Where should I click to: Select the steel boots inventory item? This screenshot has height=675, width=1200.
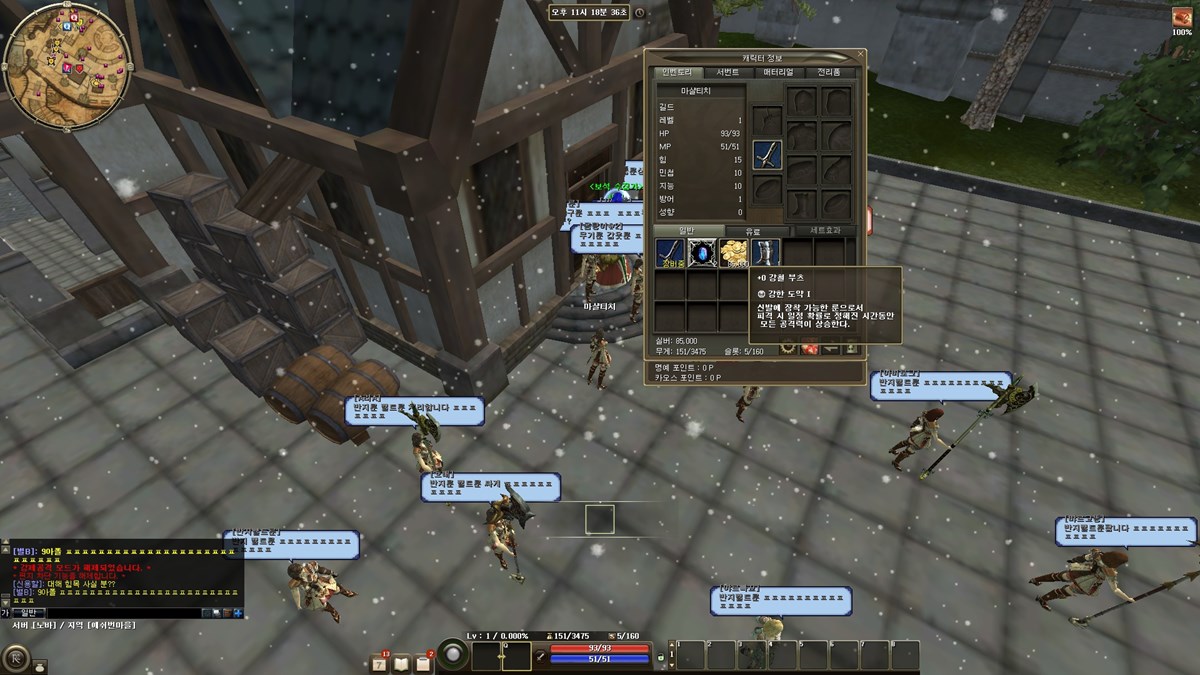pos(765,253)
